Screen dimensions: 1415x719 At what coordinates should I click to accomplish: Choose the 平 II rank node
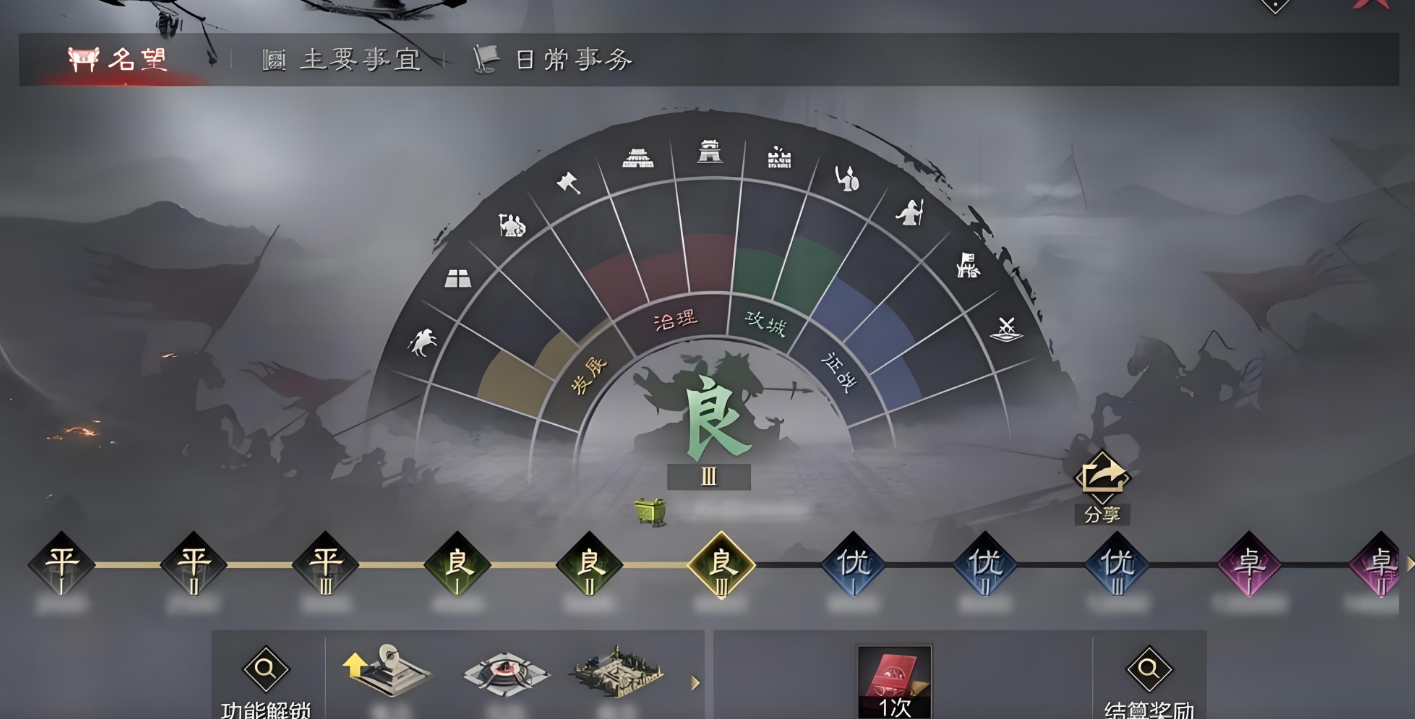pyautogui.click(x=193, y=564)
